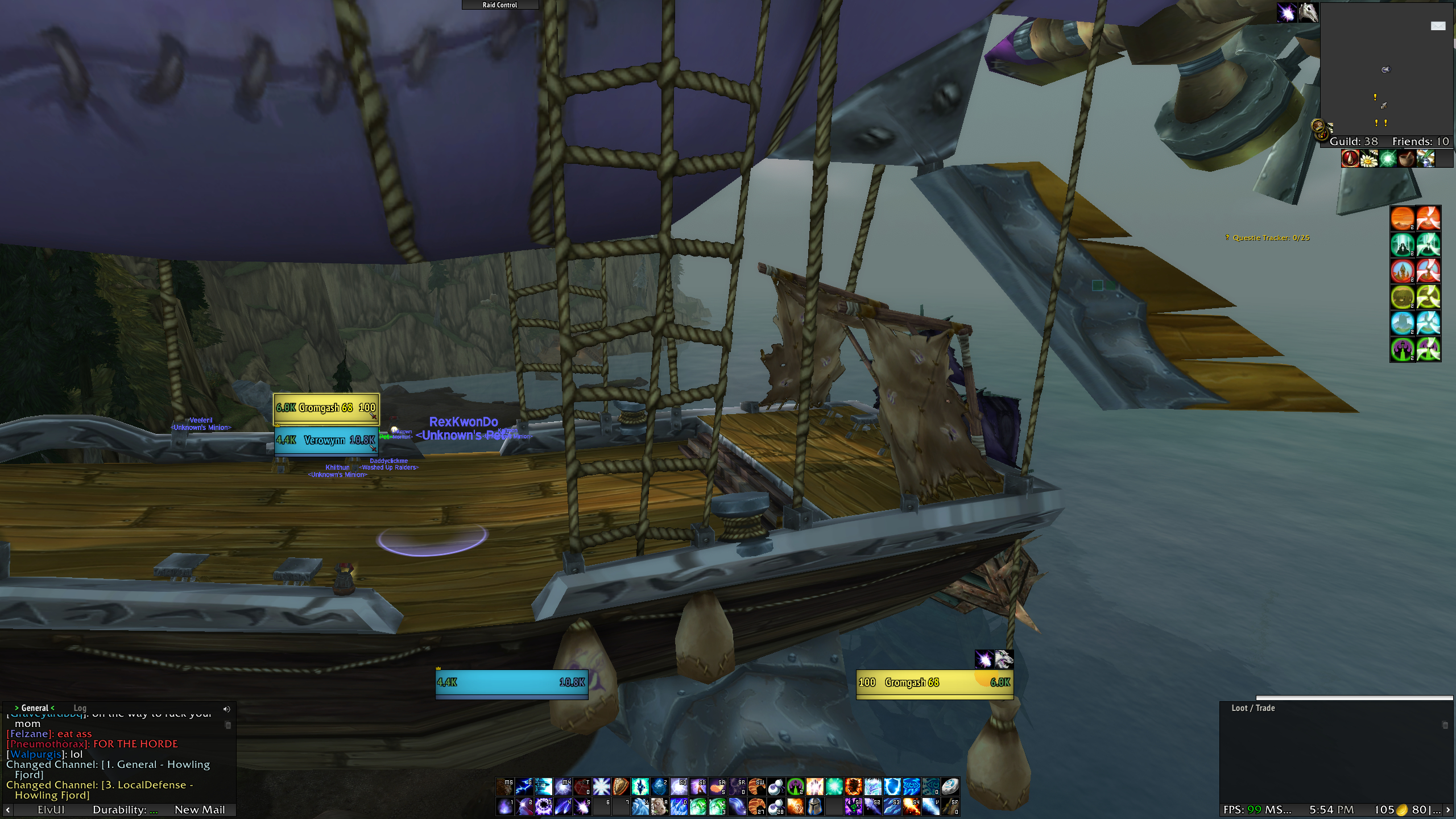Use the shield icon ability
1456x819 pixels.
(621, 787)
